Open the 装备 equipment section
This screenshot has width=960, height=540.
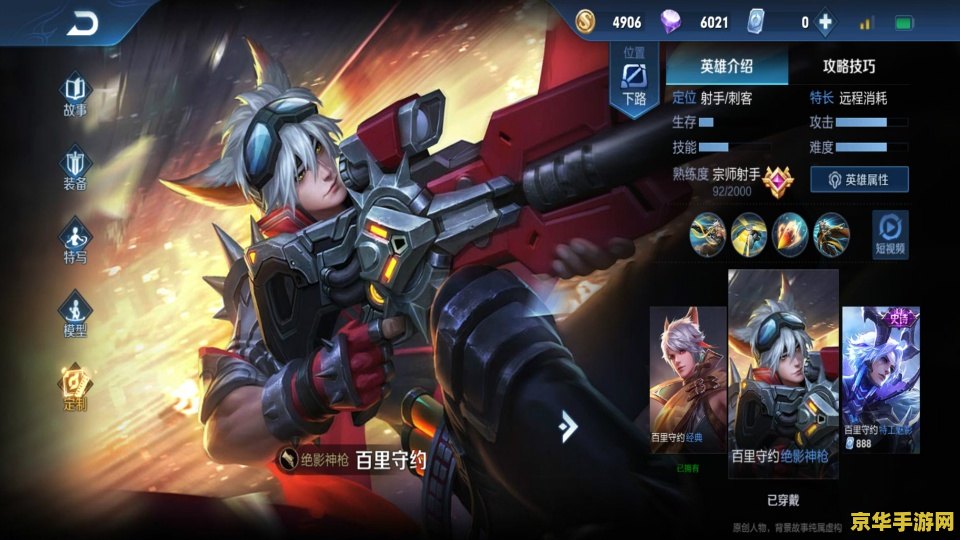pyautogui.click(x=76, y=168)
